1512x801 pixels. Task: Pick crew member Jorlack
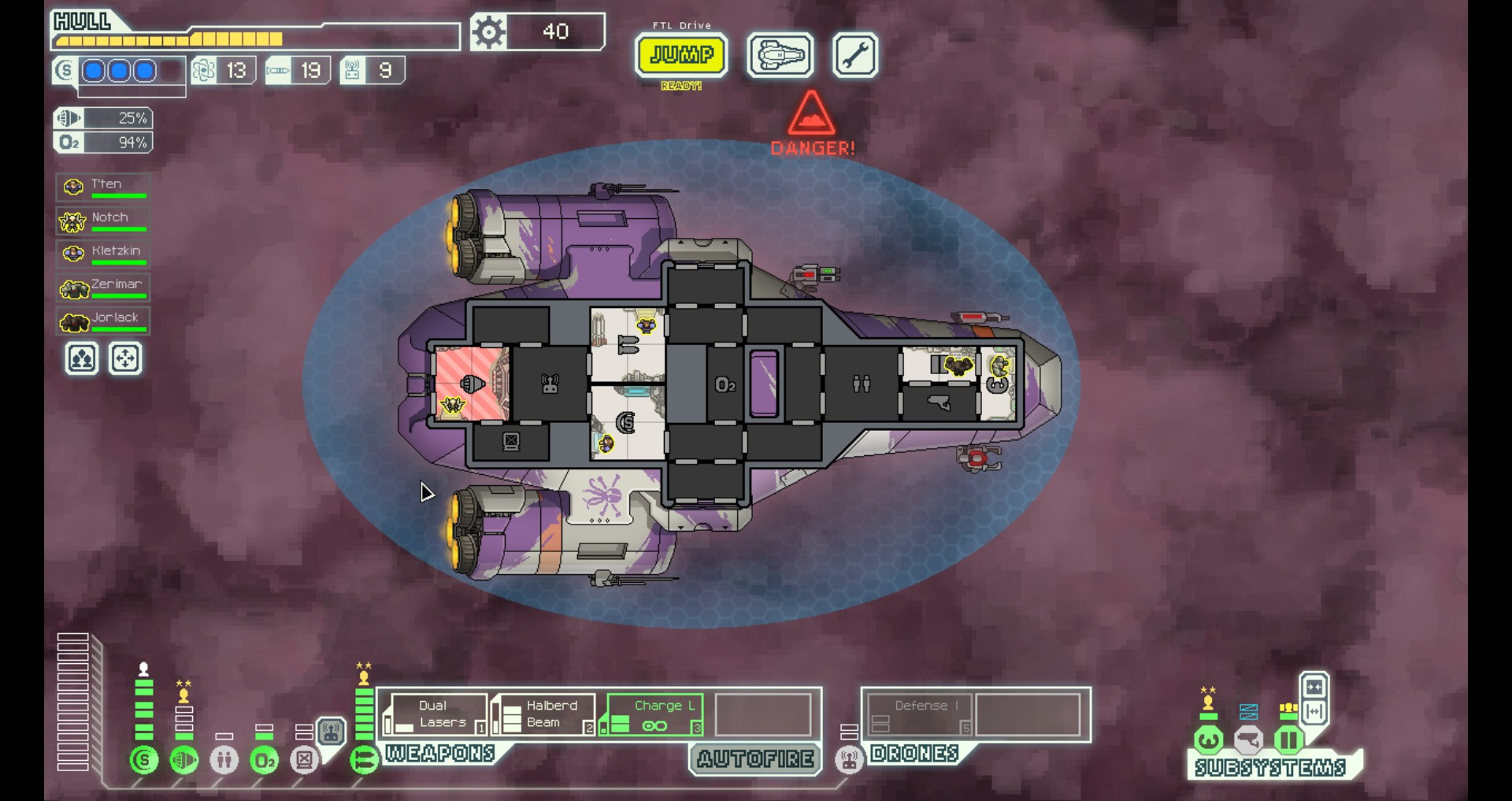point(103,321)
